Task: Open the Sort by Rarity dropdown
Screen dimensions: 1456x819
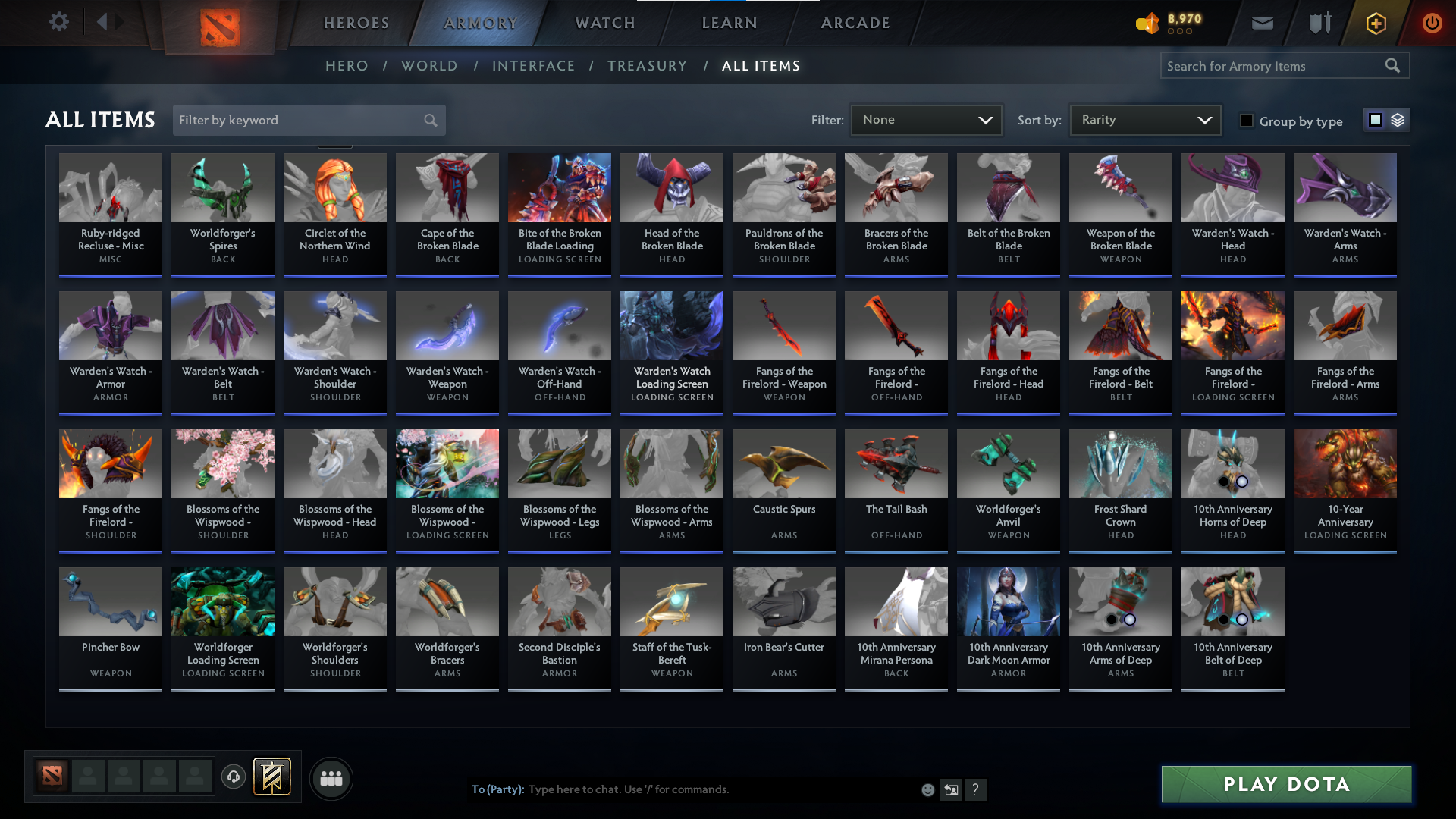Action: click(x=1144, y=119)
